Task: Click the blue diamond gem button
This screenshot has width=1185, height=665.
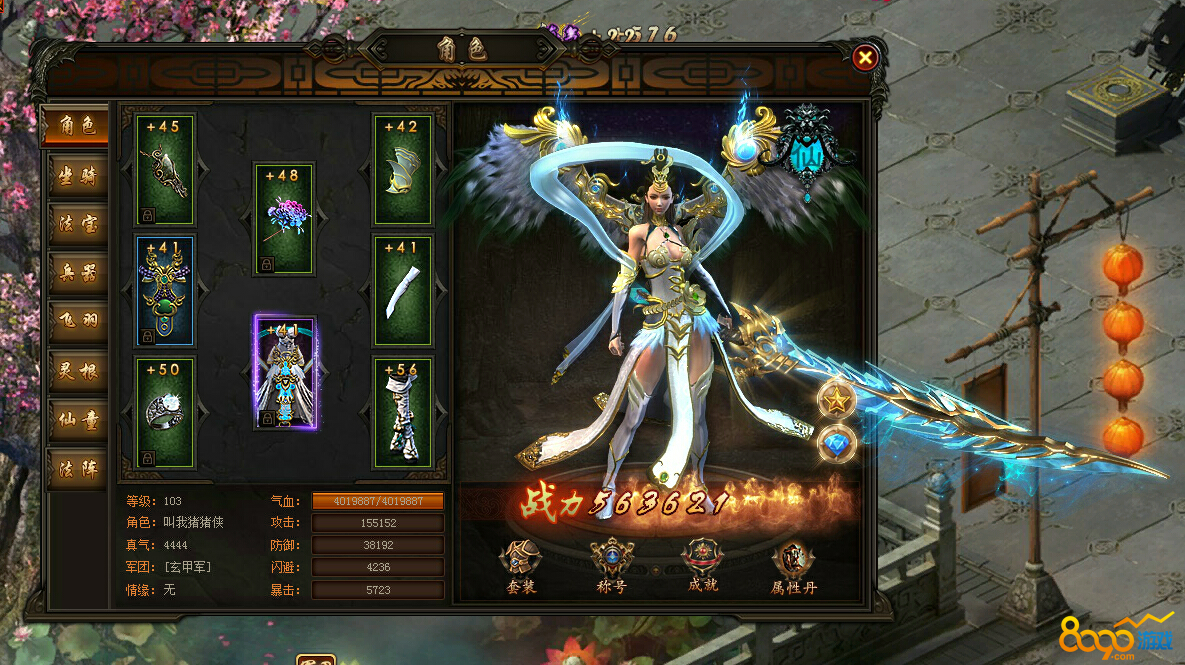Action: 836,445
